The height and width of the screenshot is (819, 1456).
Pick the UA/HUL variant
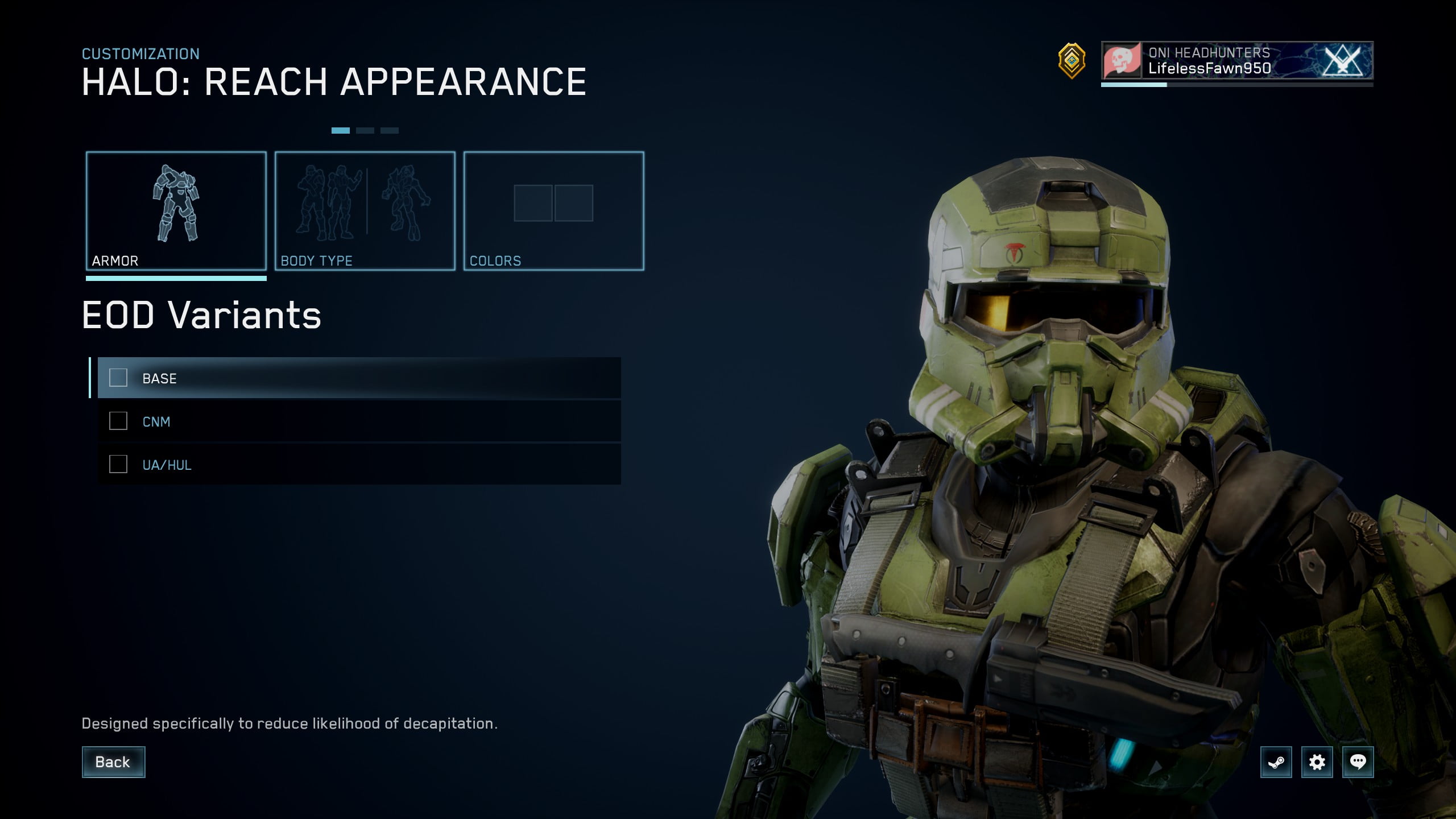[359, 465]
